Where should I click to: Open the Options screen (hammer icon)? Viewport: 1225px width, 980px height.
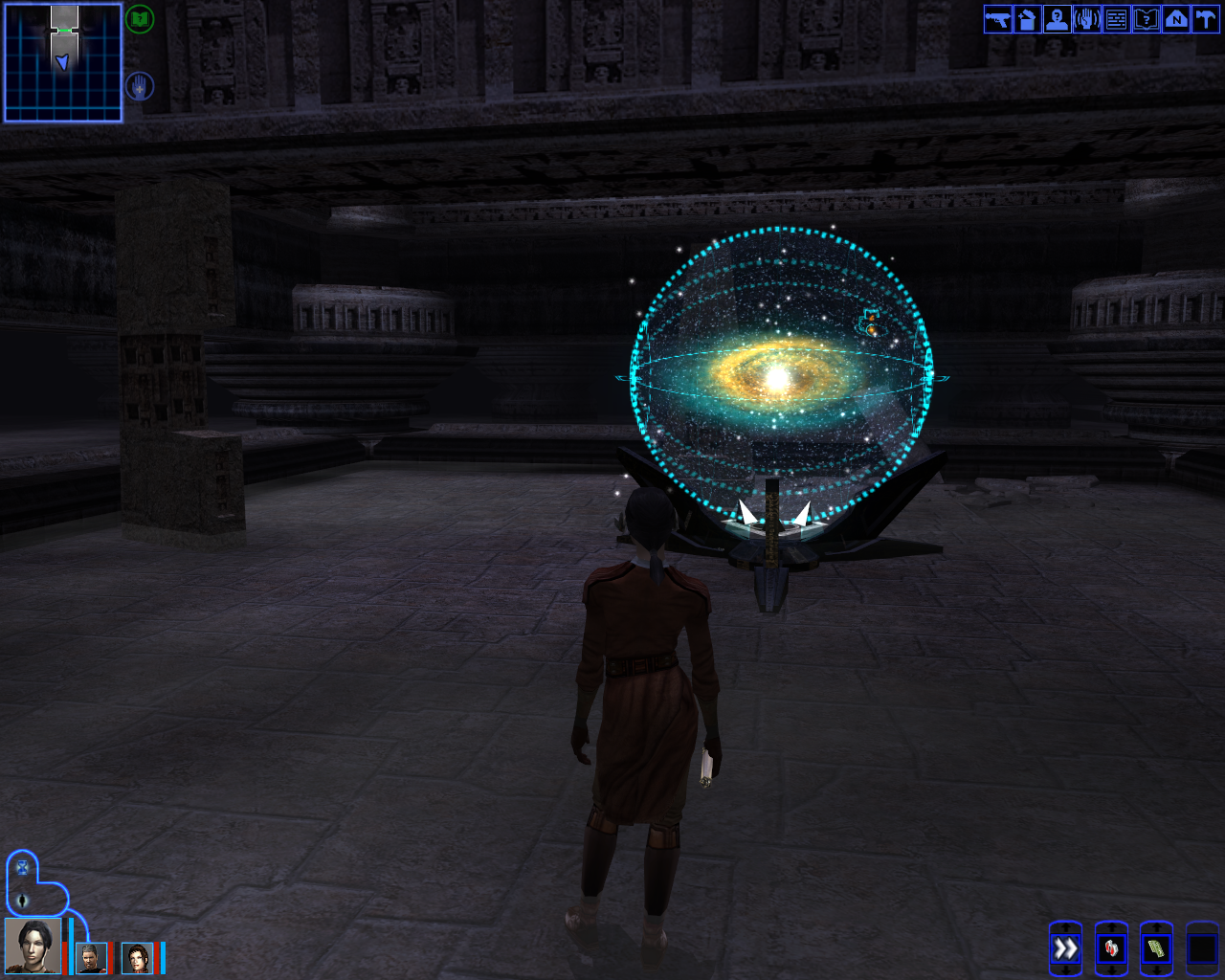pos(1205,19)
